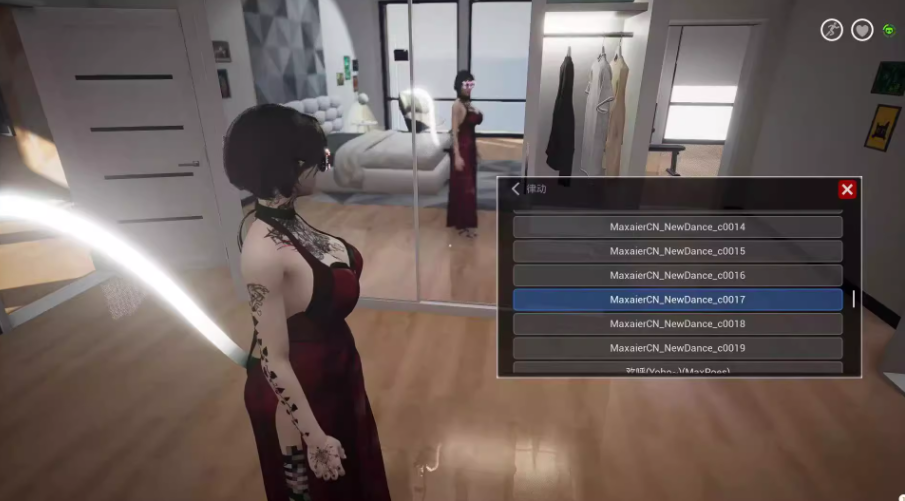Click the dance list scrollbar handle
905x501 pixels.
click(x=853, y=299)
